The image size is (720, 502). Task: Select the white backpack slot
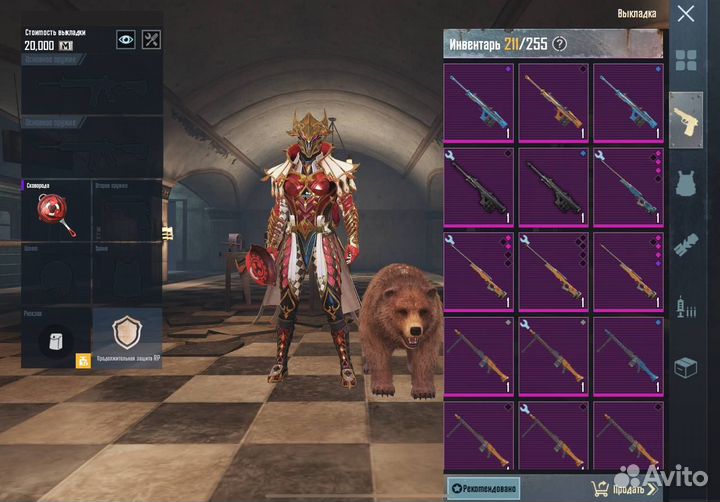coord(55,341)
